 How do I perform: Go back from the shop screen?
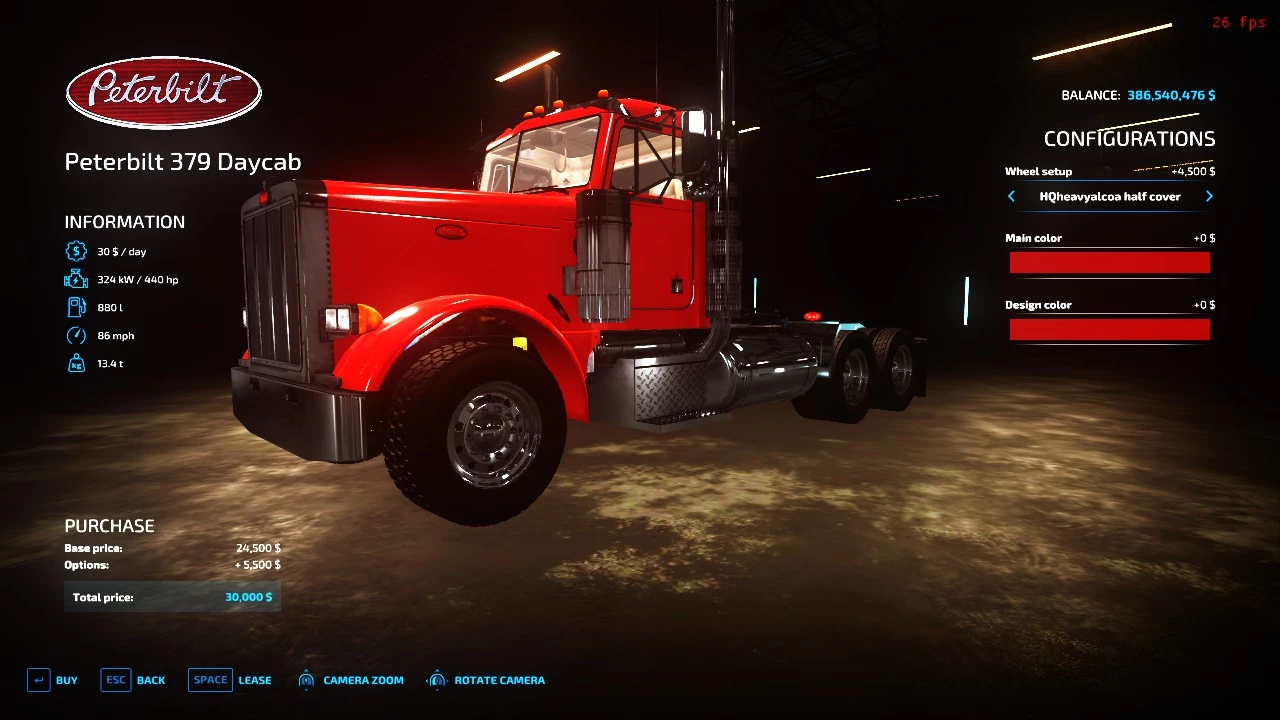133,680
